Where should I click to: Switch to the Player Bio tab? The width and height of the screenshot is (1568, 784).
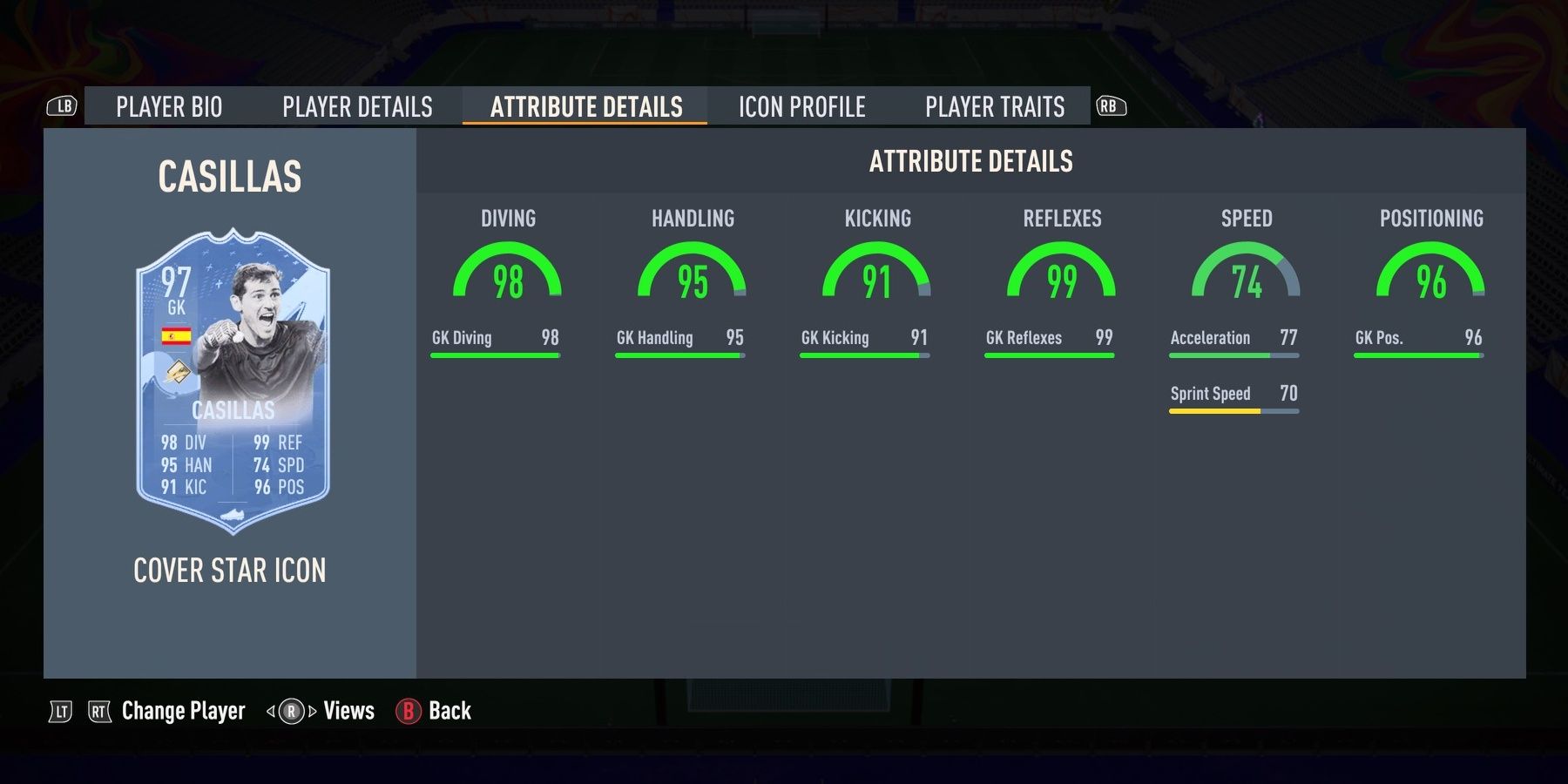pos(171,106)
